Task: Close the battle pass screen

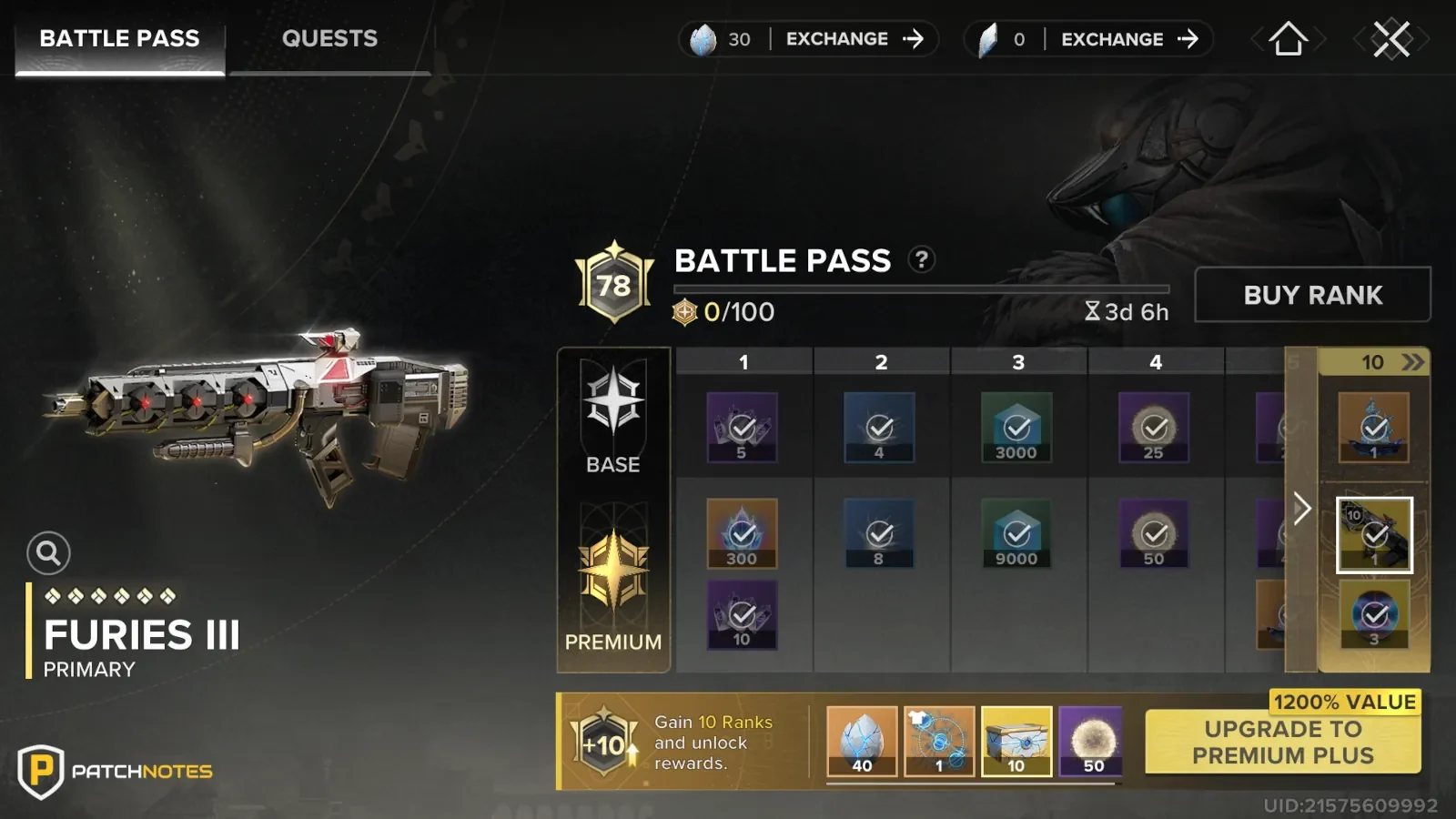Action: click(1391, 39)
